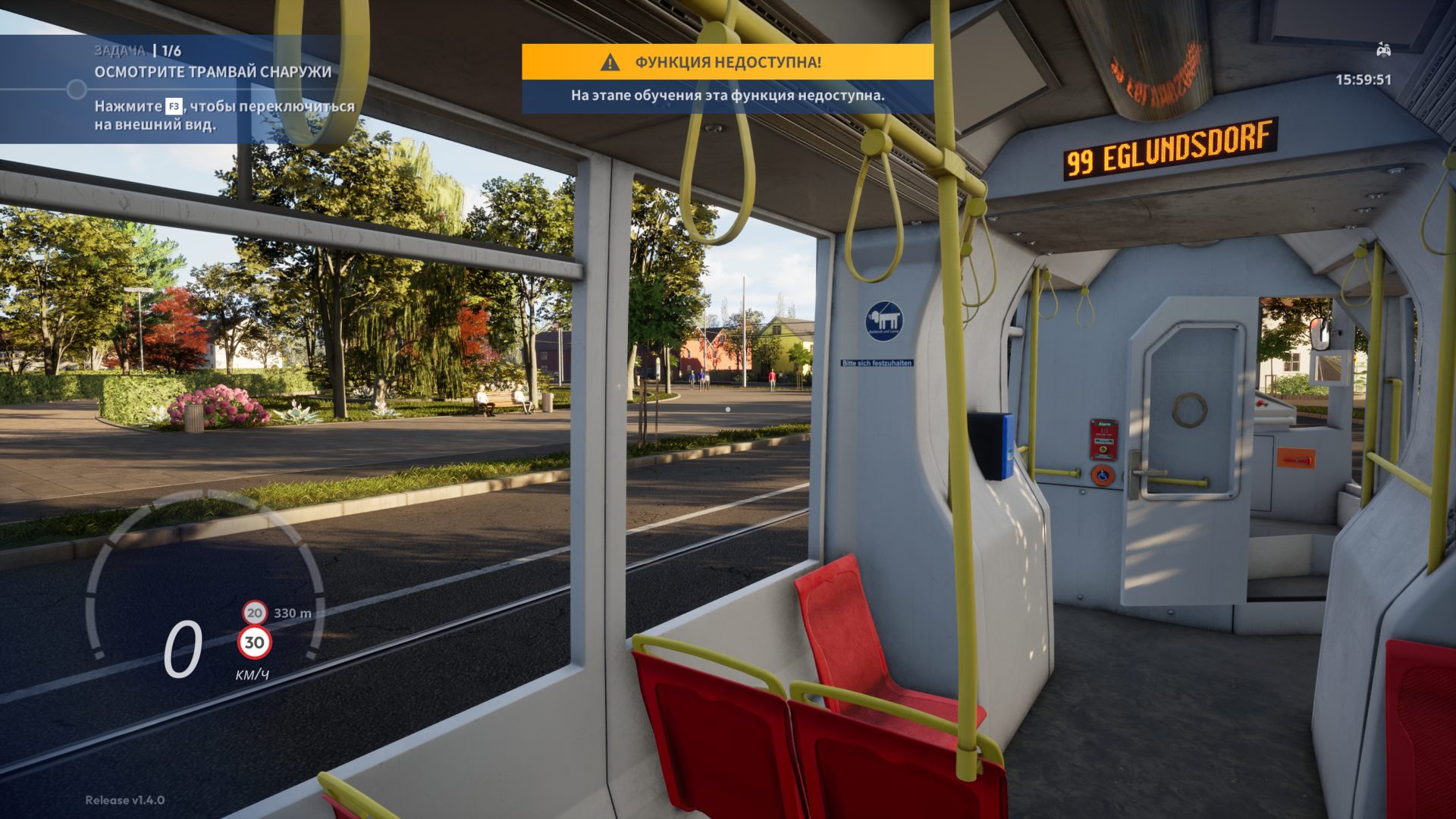Click the 'Функция недоступна!' warning banner

coord(727,62)
